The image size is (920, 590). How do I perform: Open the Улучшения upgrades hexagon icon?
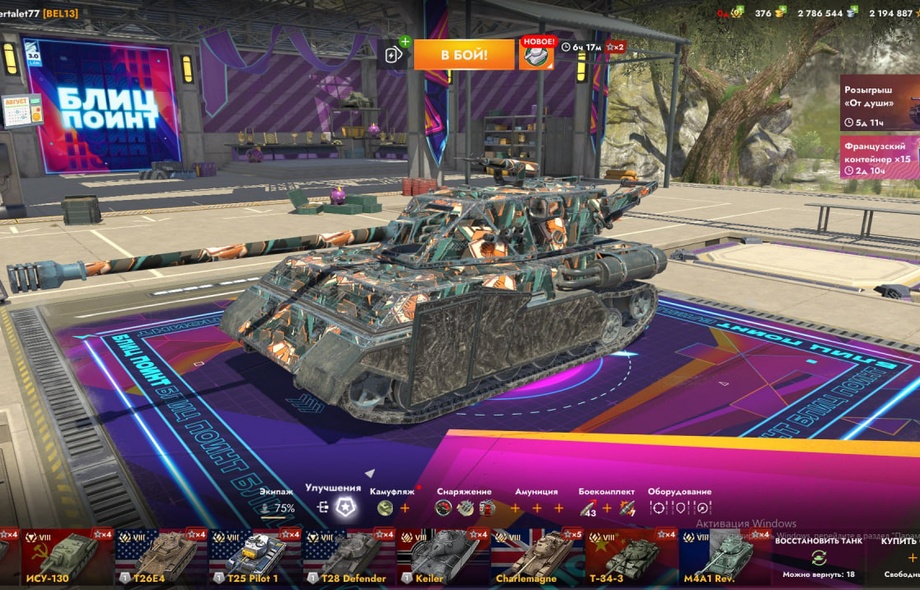[x=346, y=507]
